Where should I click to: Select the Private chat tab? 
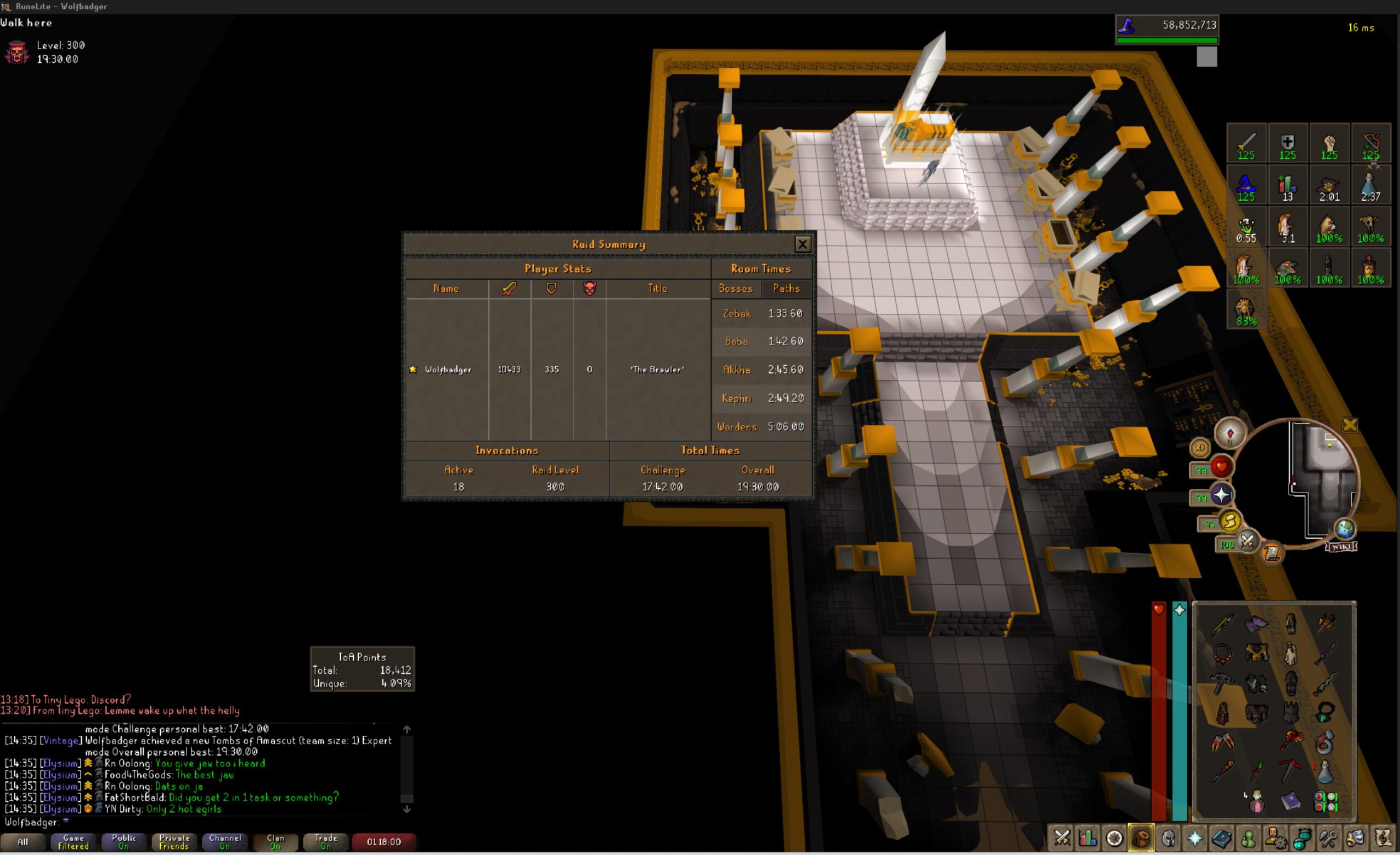(x=174, y=842)
